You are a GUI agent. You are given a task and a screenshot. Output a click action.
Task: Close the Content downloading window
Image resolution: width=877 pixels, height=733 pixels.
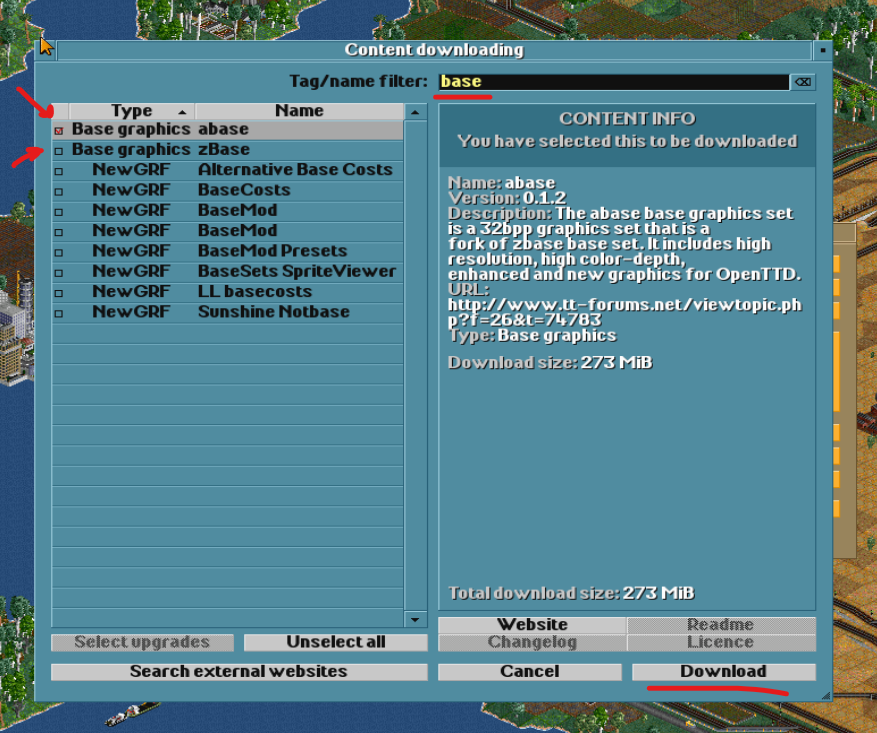click(x=45, y=49)
